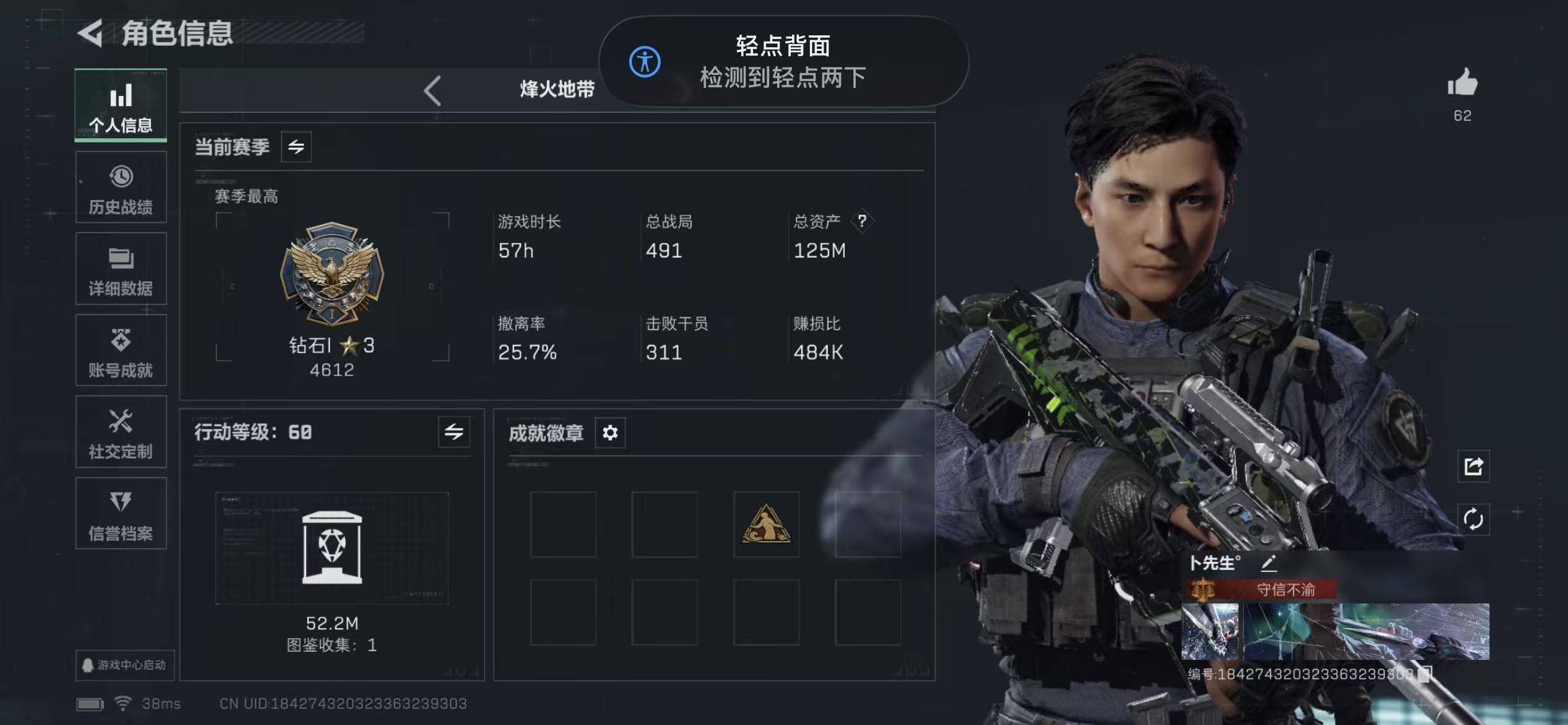Toggle the 当前赛季 swap button
Screen dimensions: 1568x725
point(296,147)
